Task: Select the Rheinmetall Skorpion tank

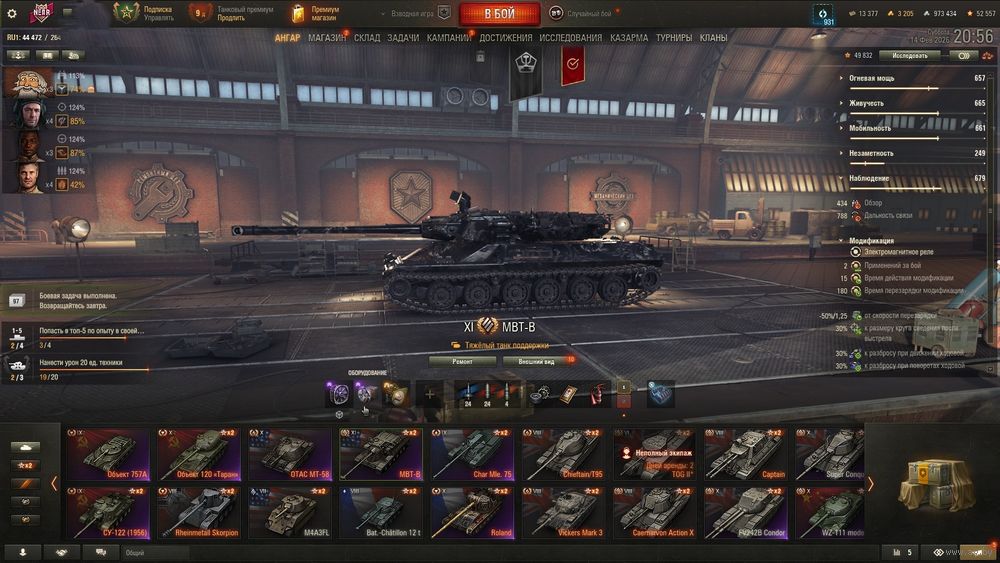Action: (x=198, y=512)
